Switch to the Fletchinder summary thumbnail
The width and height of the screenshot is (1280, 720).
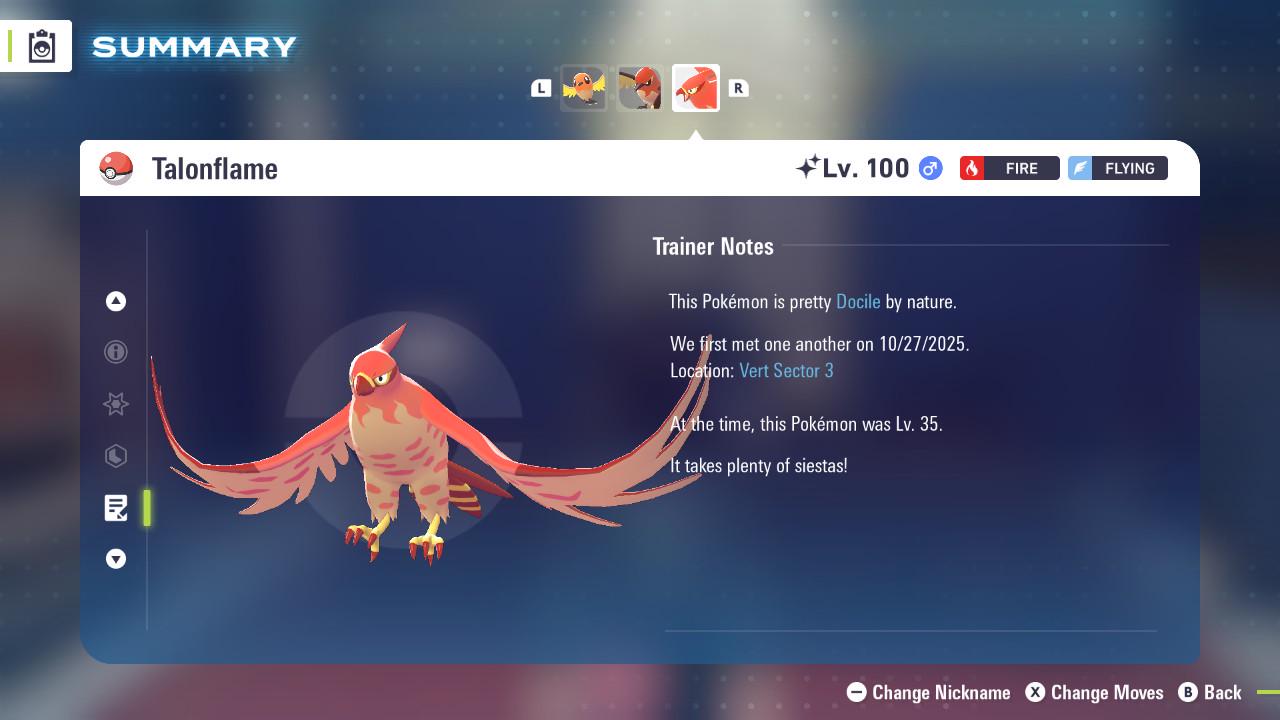click(640, 88)
